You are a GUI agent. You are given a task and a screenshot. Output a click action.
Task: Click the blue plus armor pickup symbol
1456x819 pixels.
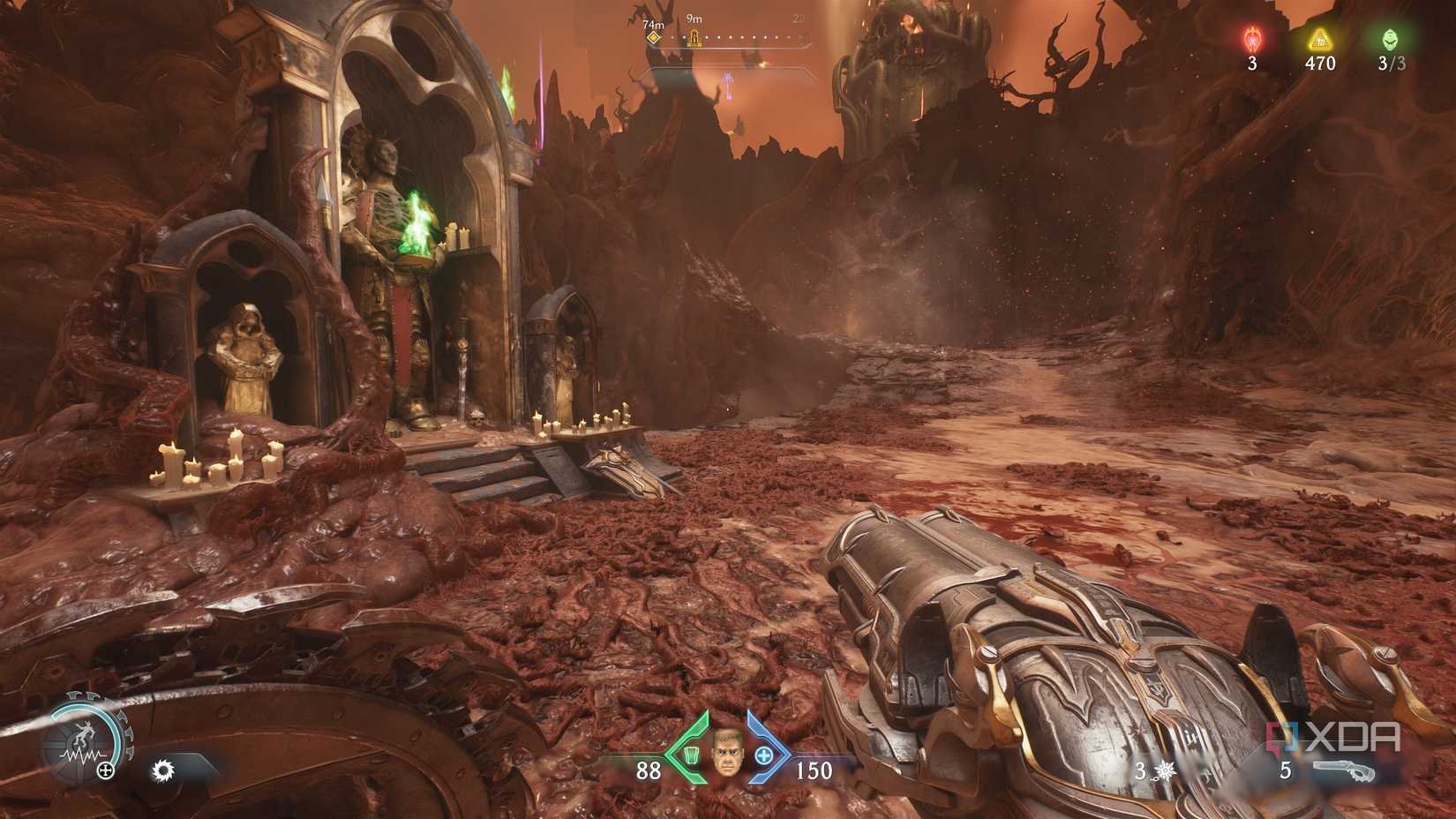click(763, 755)
